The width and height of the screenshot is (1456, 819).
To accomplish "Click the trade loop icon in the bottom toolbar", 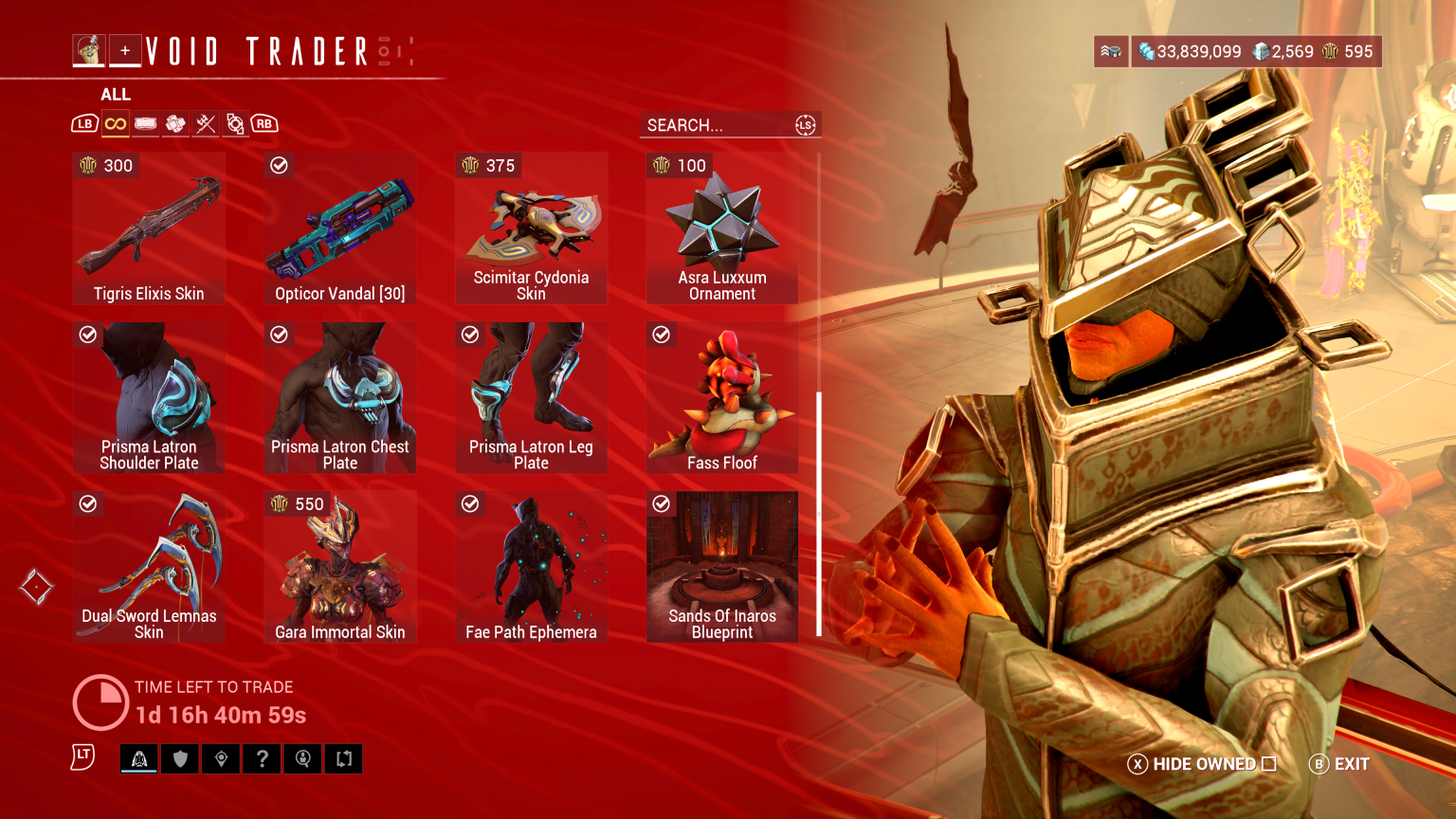I will click(x=343, y=758).
